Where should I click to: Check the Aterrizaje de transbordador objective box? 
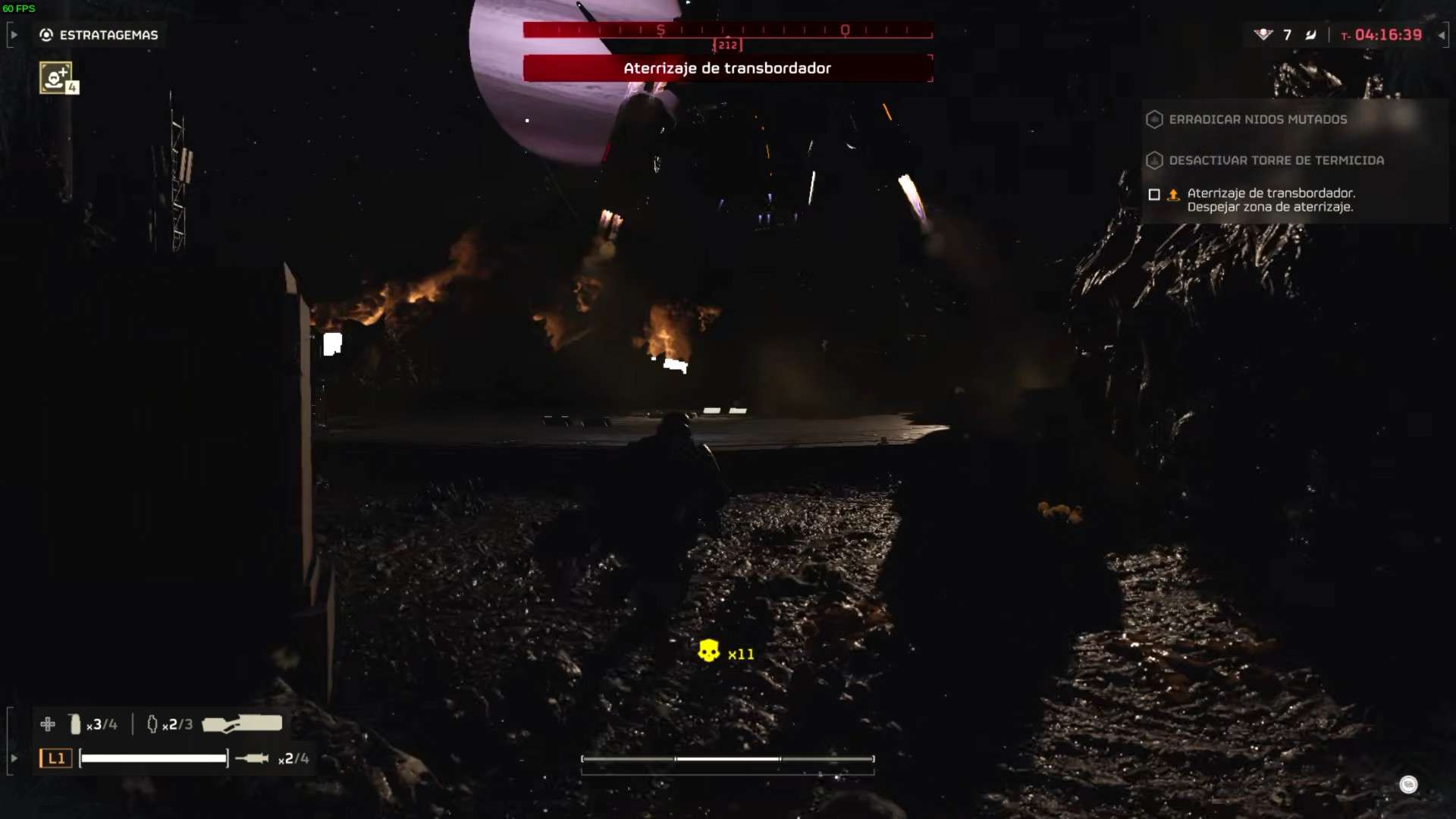point(1154,195)
